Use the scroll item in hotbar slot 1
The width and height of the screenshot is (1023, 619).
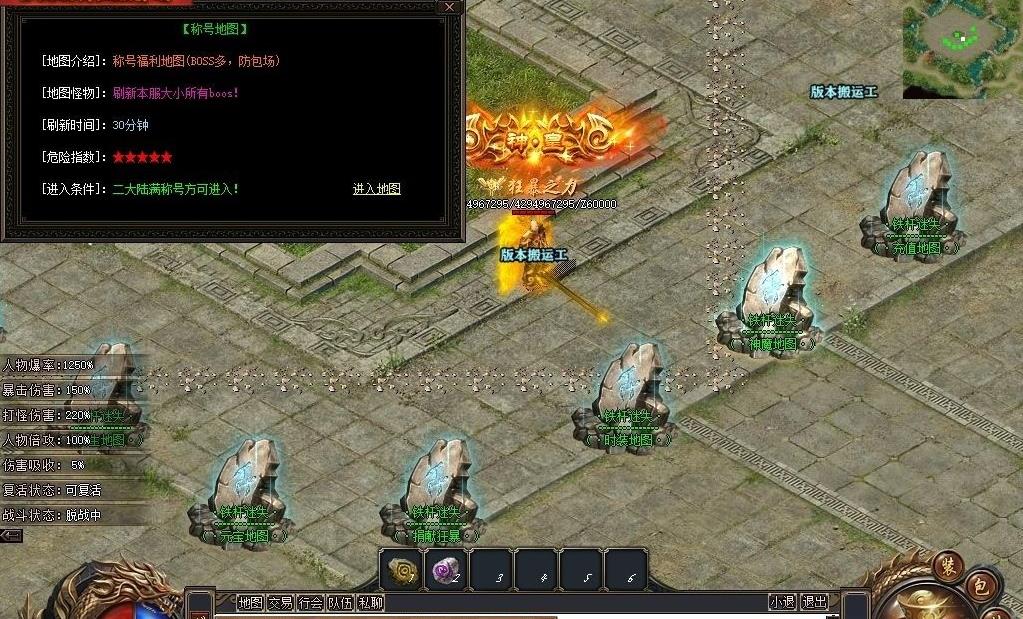click(x=402, y=570)
